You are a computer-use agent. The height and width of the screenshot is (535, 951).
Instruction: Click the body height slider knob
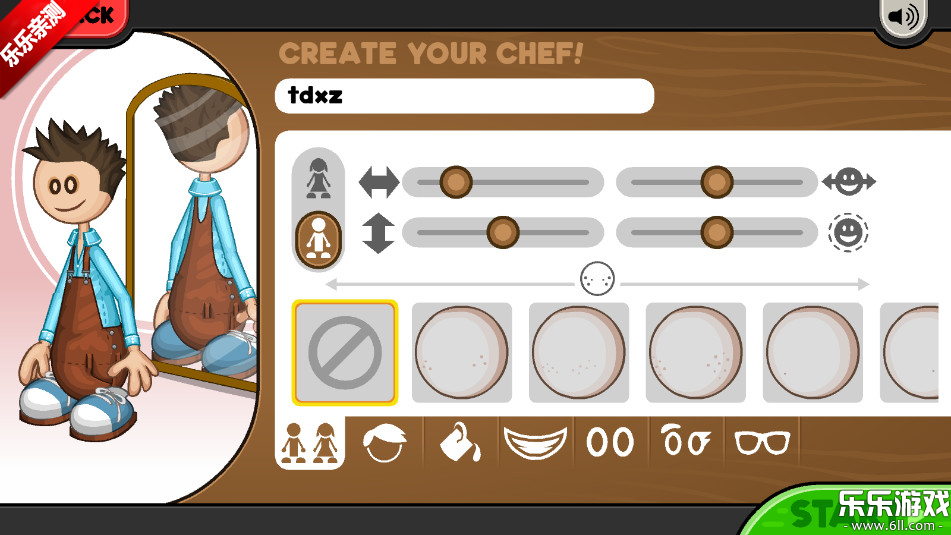502,233
